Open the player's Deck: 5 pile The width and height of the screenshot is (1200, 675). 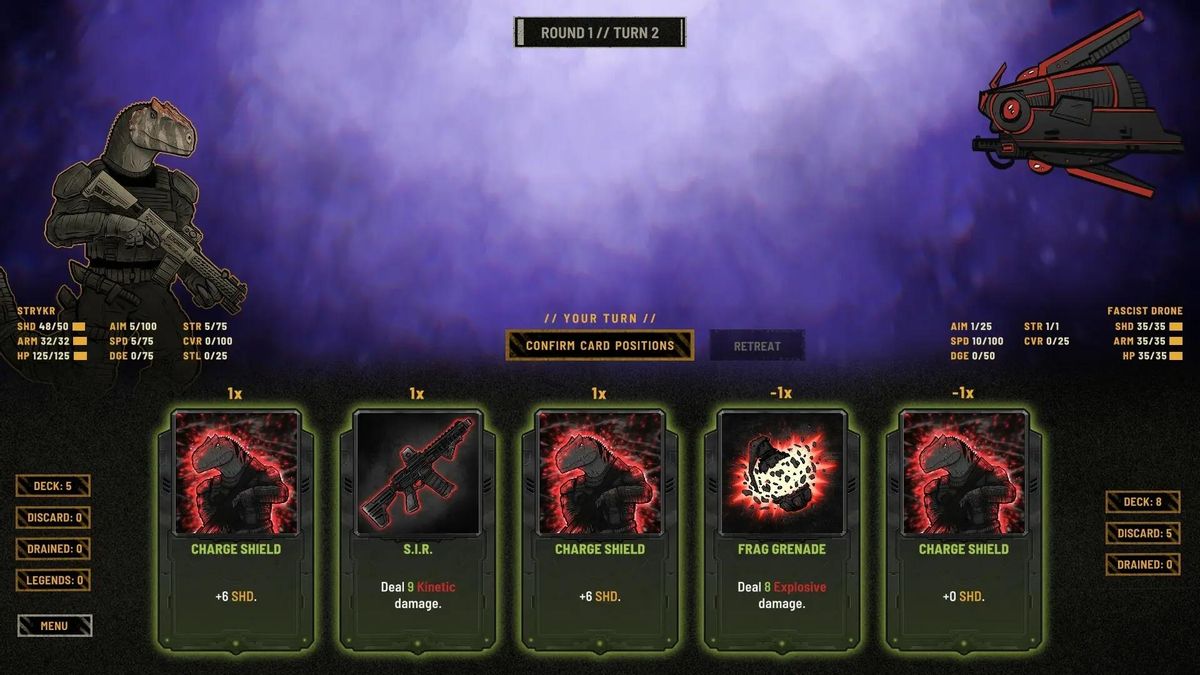point(53,486)
